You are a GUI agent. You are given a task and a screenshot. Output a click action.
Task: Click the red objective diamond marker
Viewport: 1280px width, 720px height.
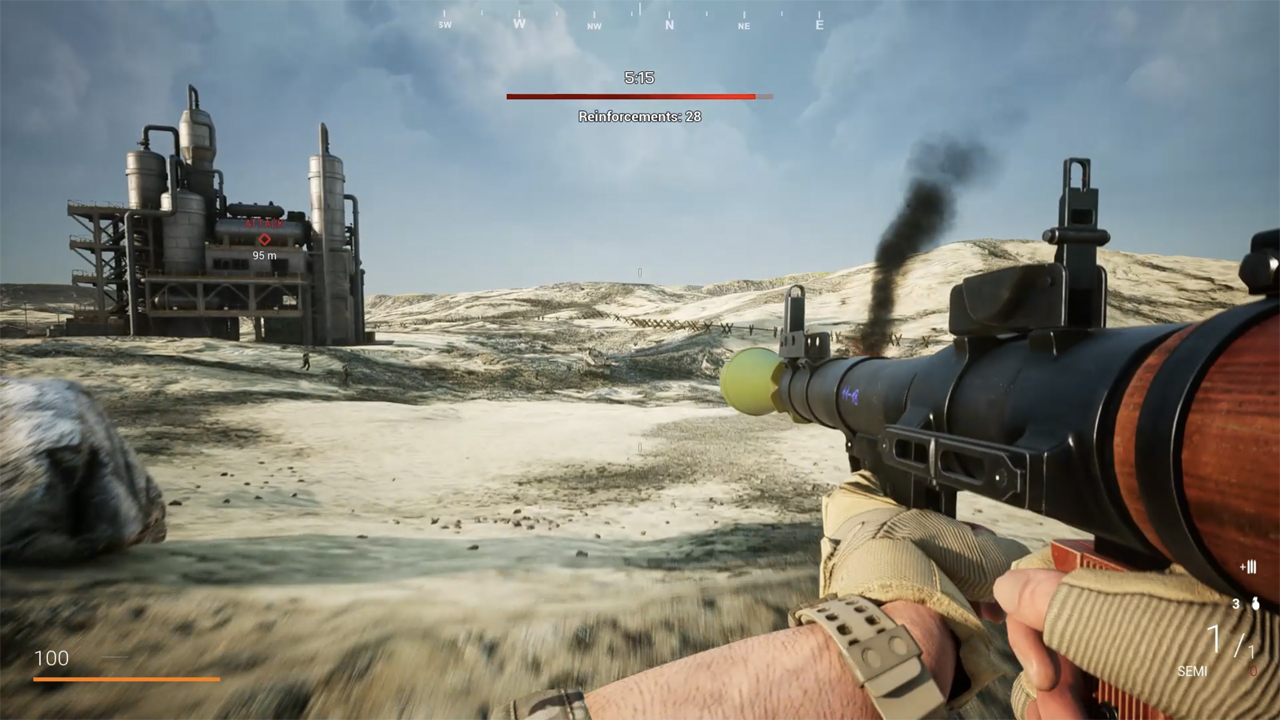coord(265,239)
